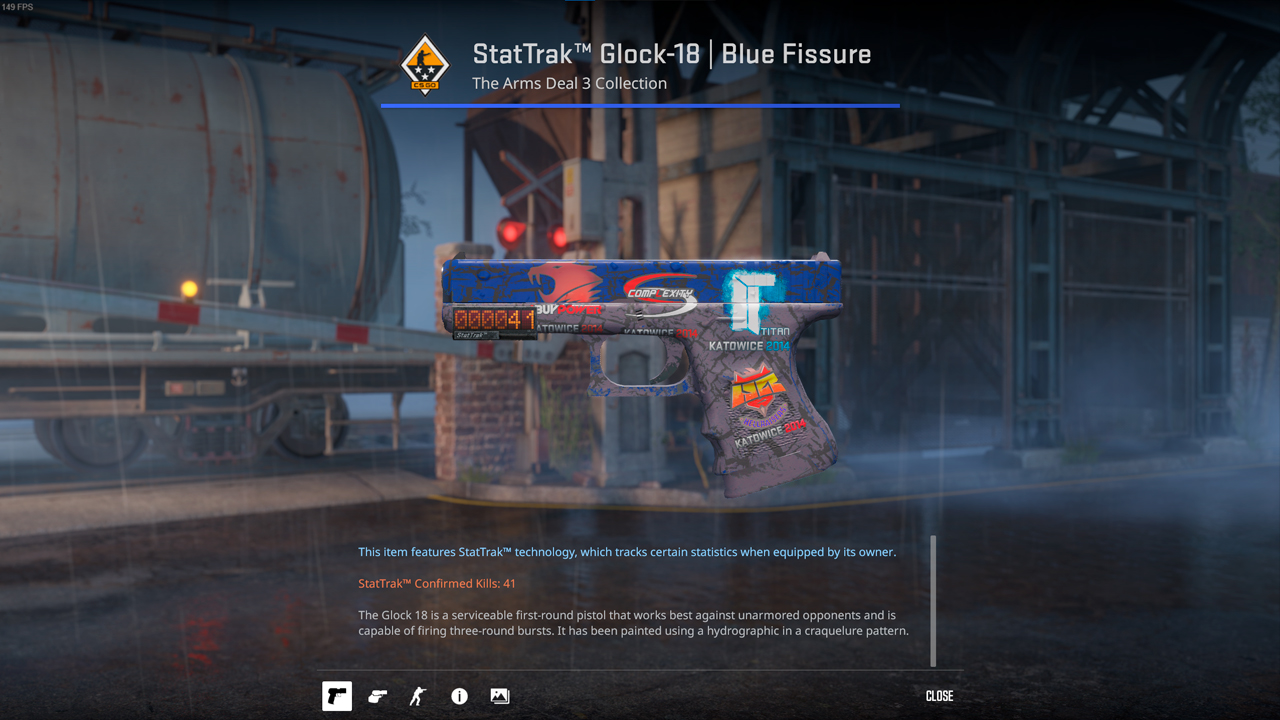Switch to the holstered weapon view icon
The width and height of the screenshot is (1280, 720).
(x=377, y=696)
